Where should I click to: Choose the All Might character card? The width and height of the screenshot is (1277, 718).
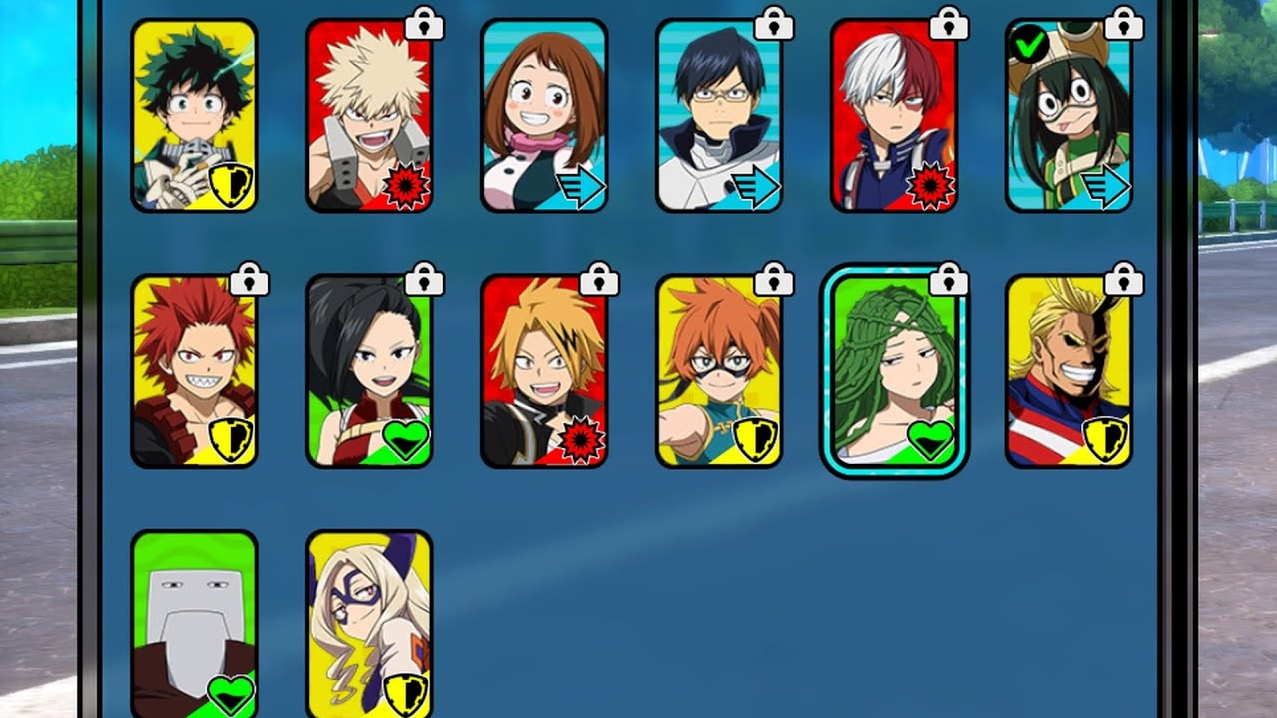tap(1068, 371)
